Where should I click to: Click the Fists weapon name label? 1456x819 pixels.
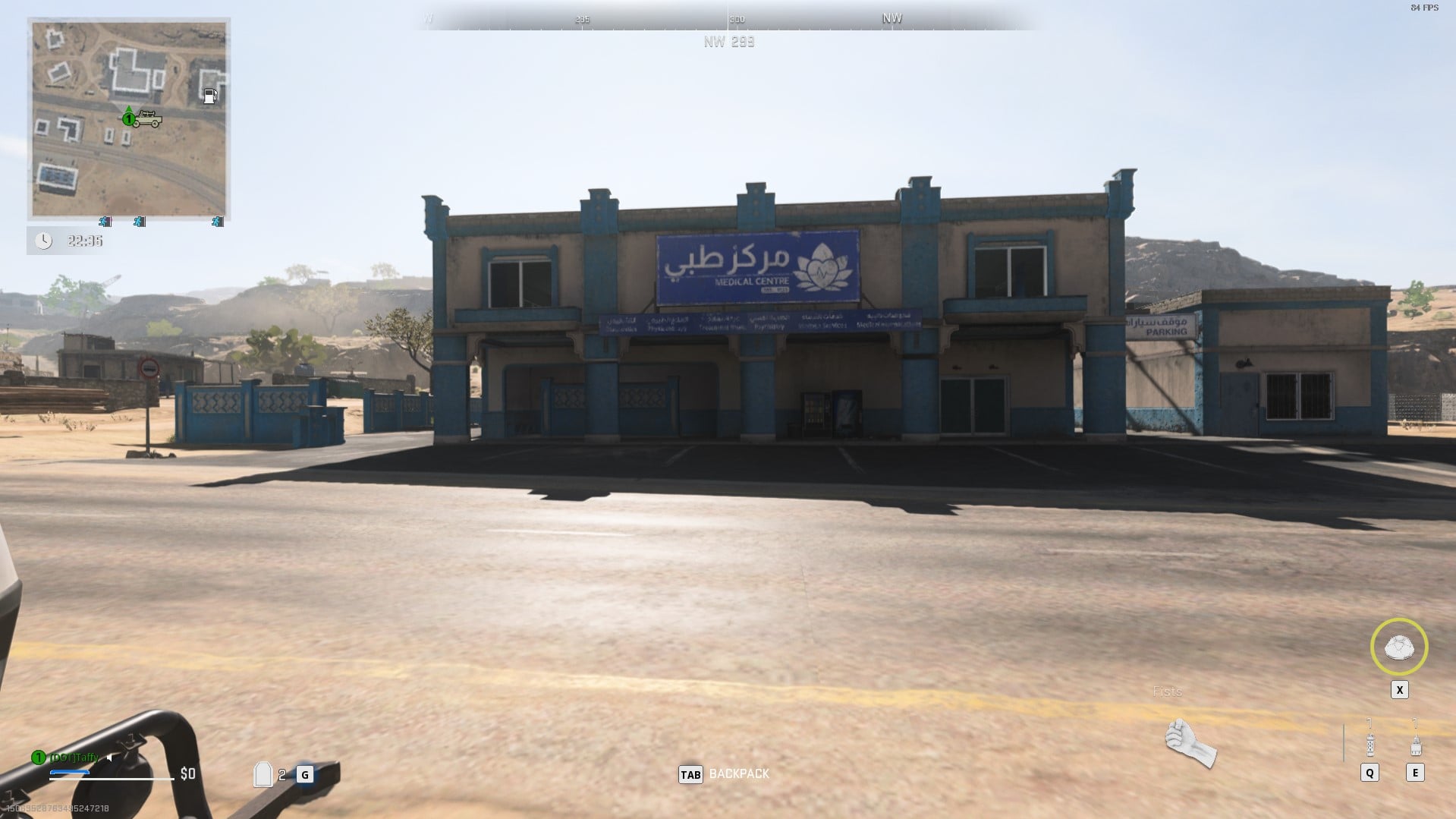click(1167, 691)
